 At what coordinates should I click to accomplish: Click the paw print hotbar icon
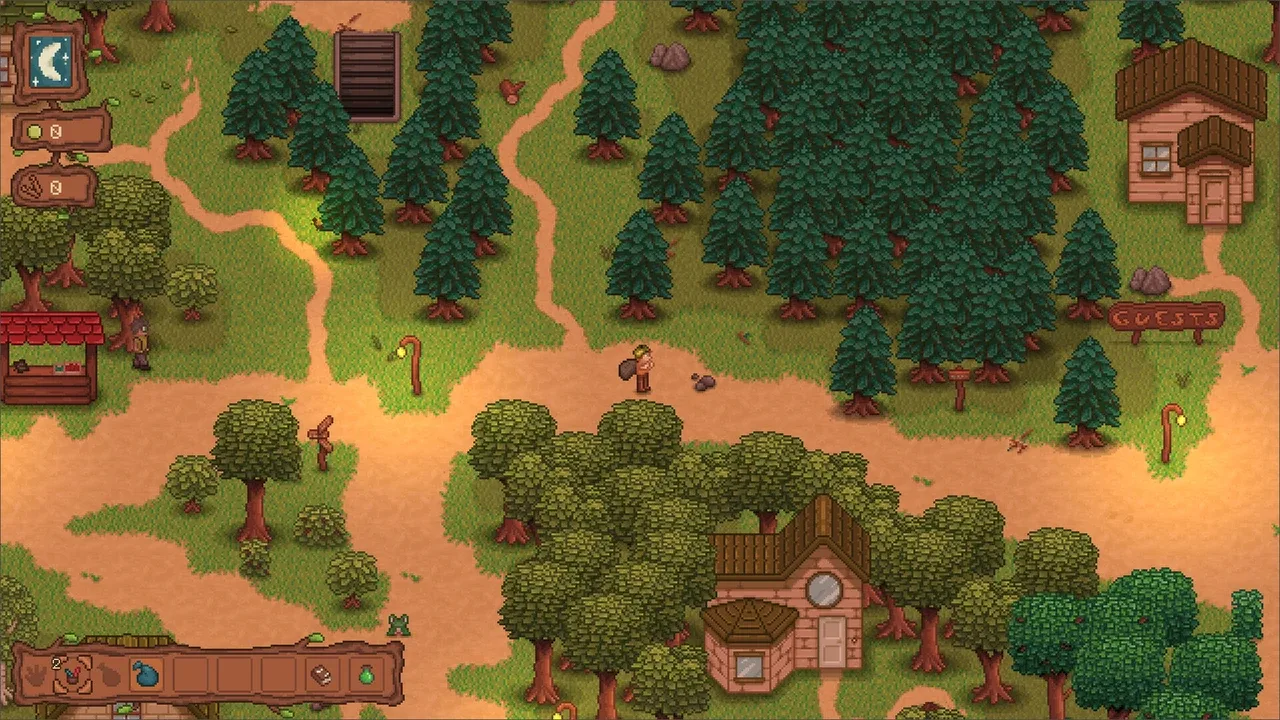coord(35,675)
